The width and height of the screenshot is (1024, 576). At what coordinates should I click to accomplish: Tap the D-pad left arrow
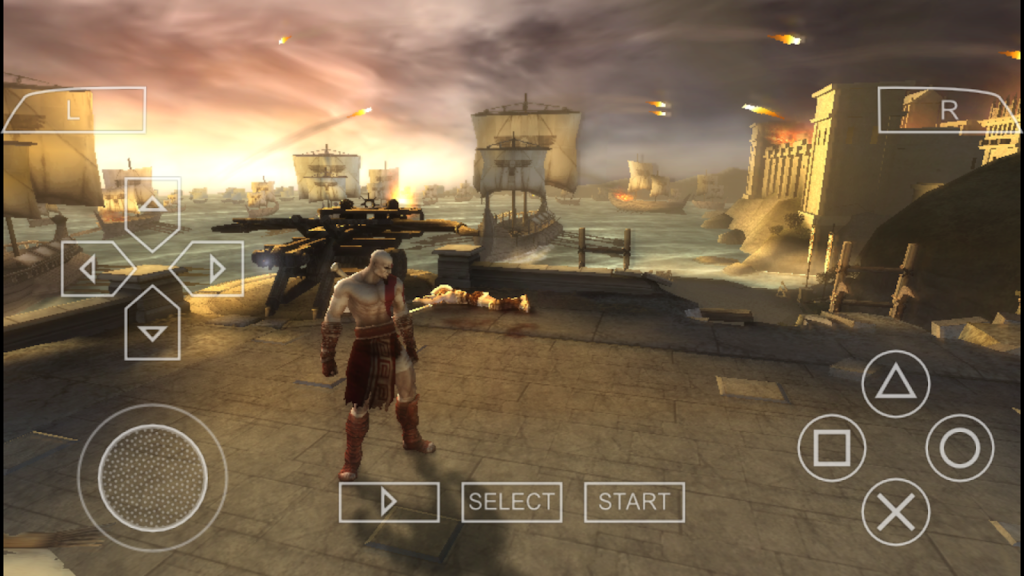92,268
